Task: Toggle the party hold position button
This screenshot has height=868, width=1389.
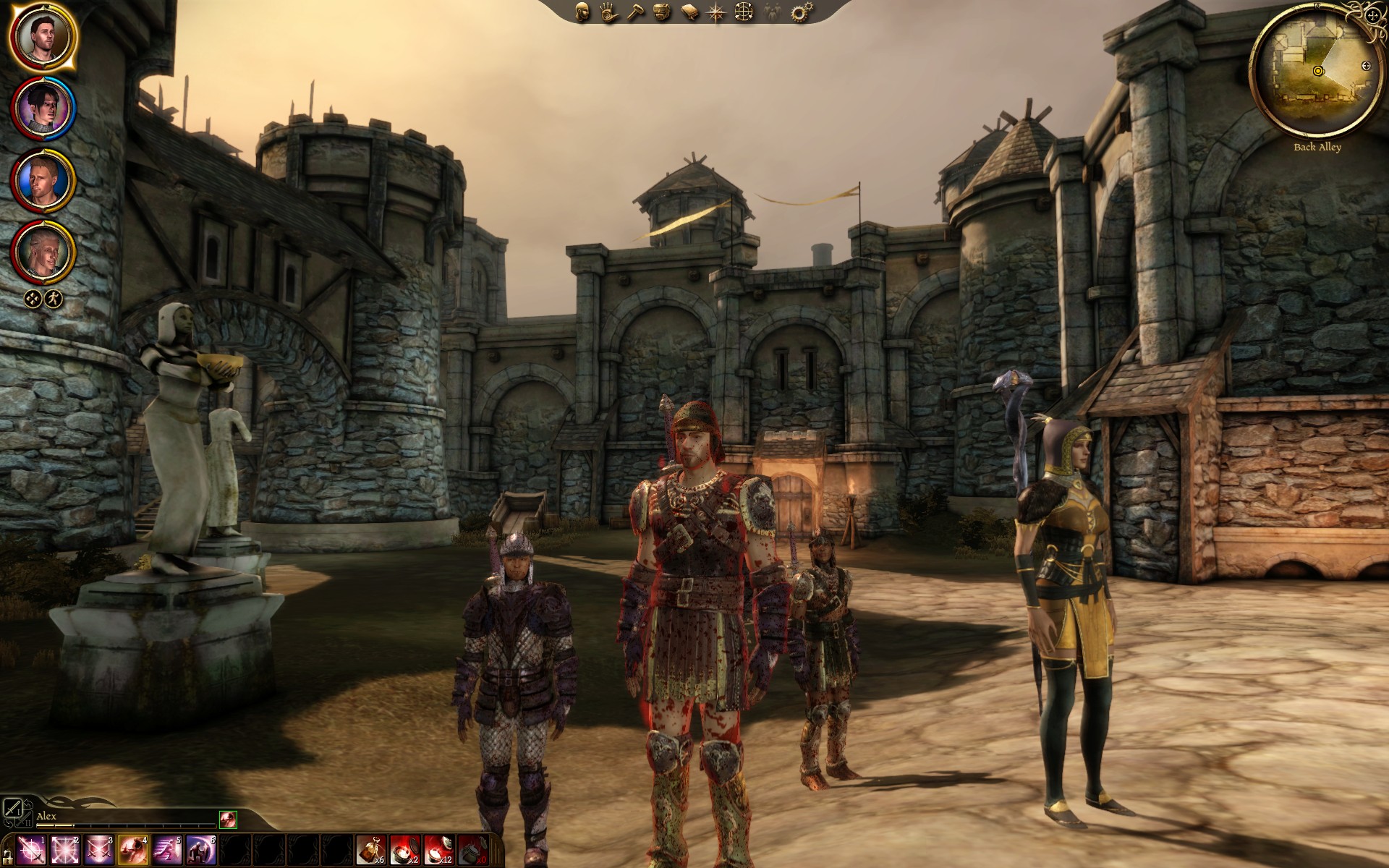Action: pos(33,298)
